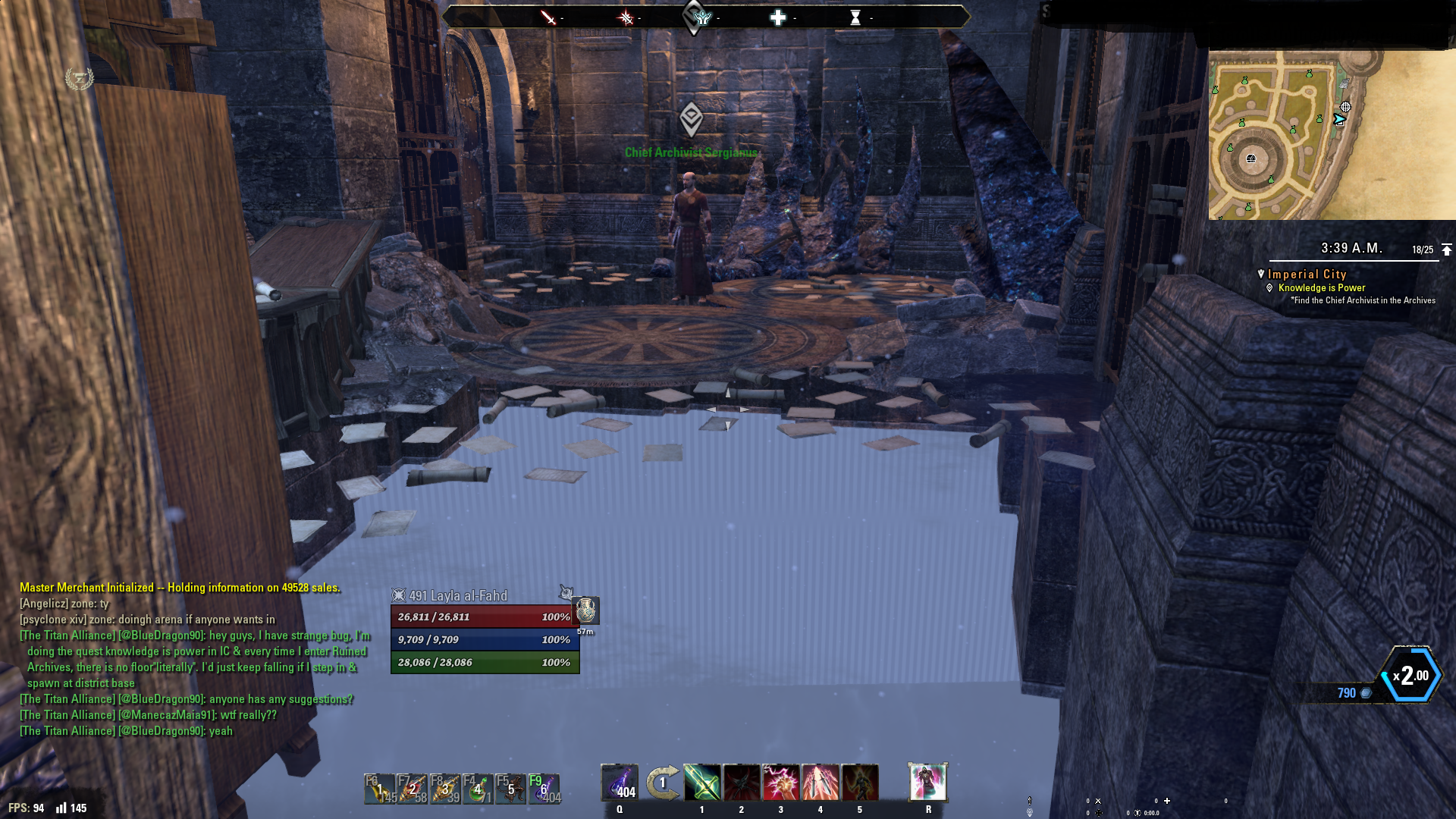Screen dimensions: 1456x819
Task: Click the group healer role icon
Action: (778, 17)
